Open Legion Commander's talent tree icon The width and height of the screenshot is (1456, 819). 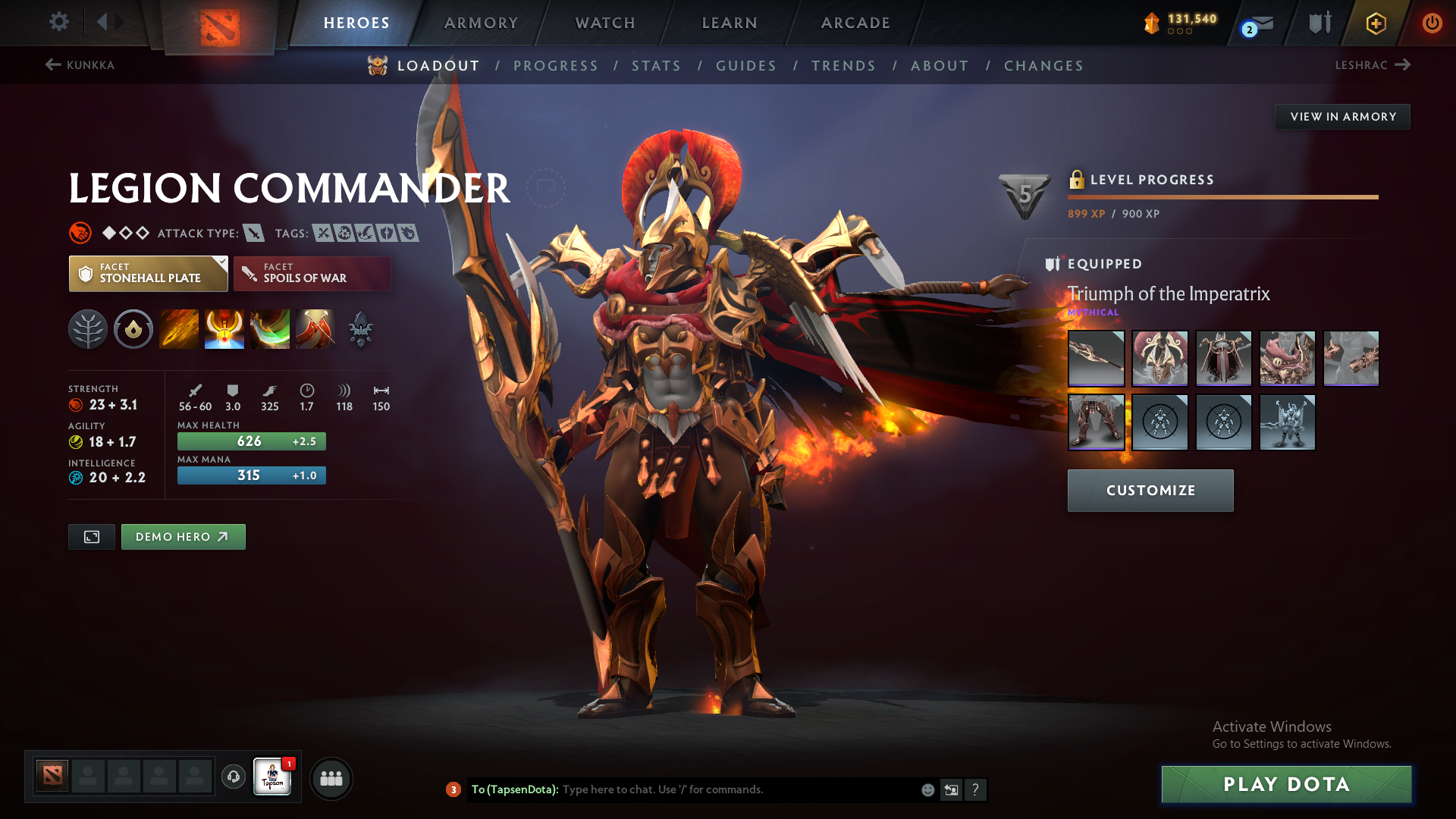click(x=88, y=329)
